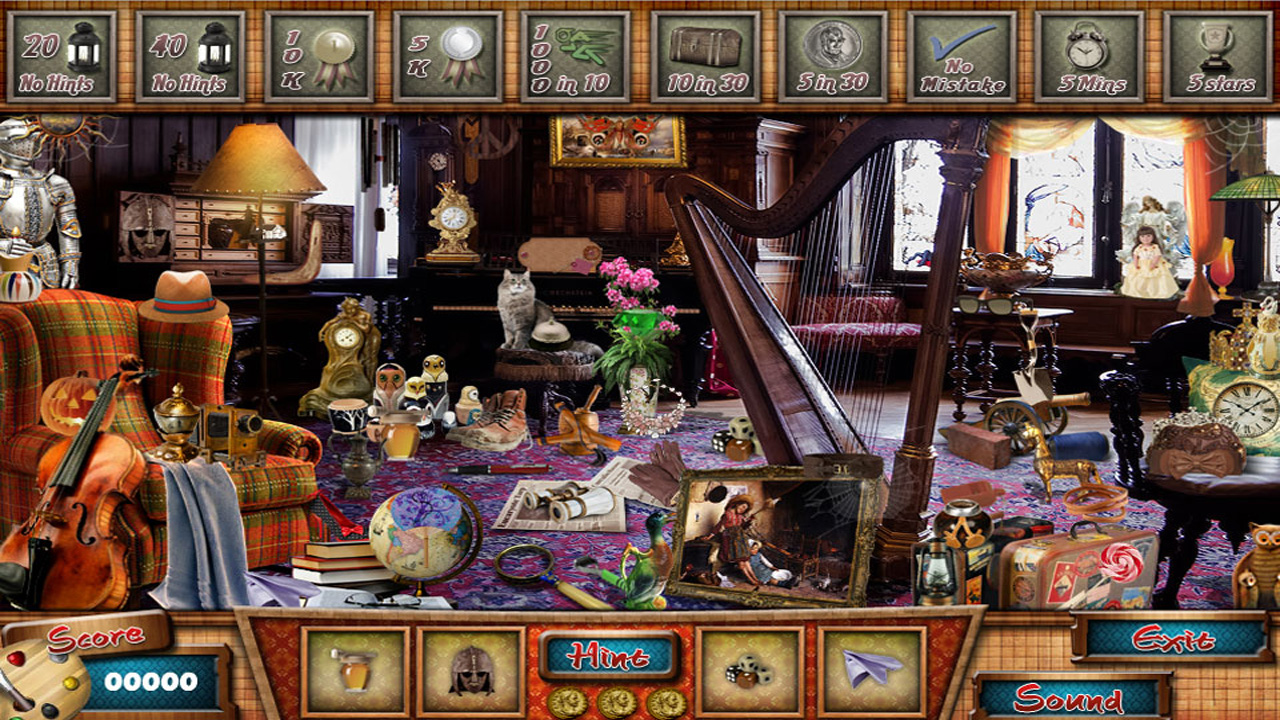Click the silver coin icon on the 5 in 30 badge
The image size is (1280, 720).
(x=833, y=40)
